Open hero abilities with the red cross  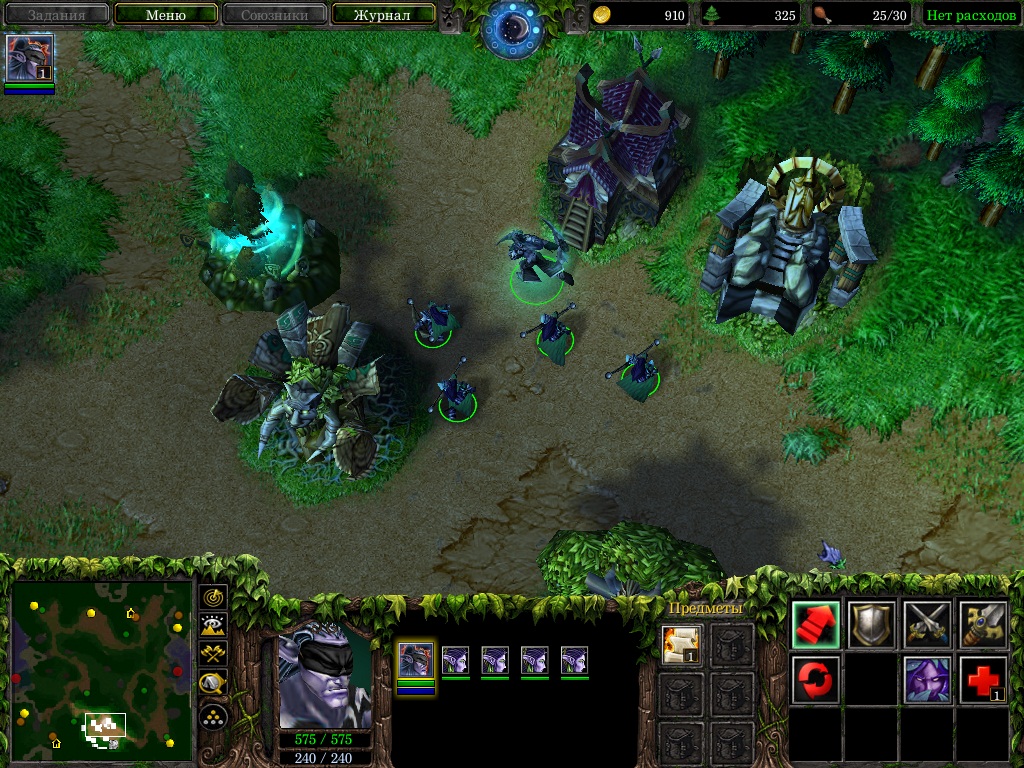pos(983,680)
